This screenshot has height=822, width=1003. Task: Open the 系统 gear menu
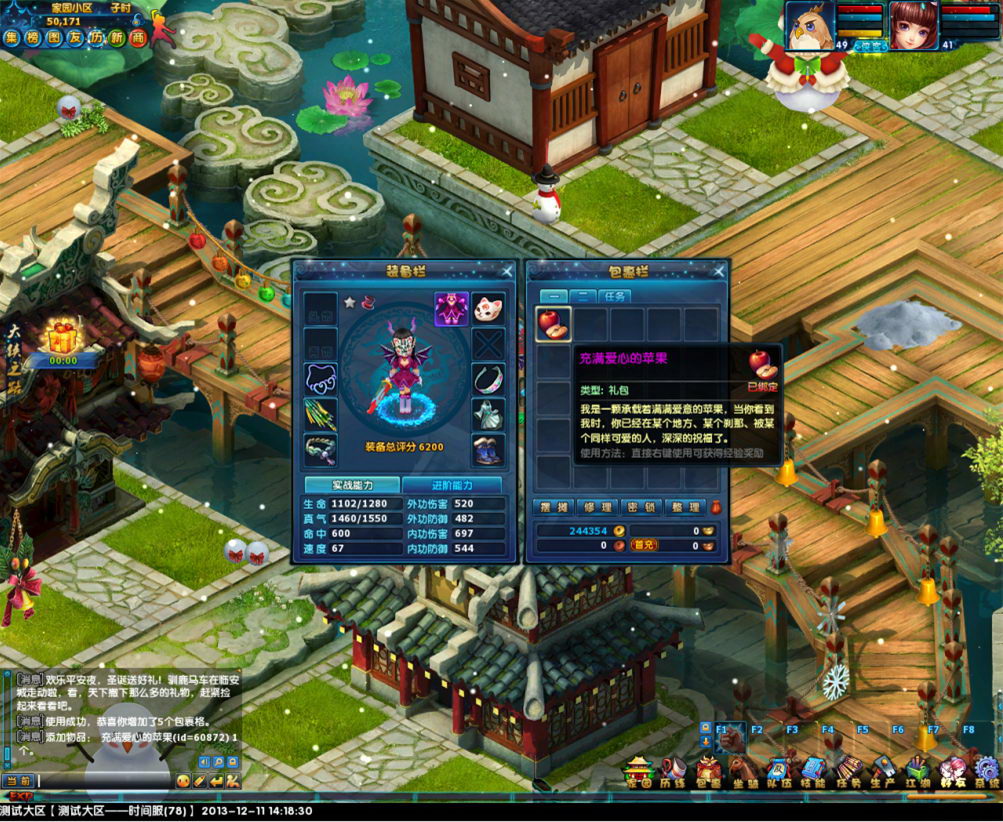[986, 770]
